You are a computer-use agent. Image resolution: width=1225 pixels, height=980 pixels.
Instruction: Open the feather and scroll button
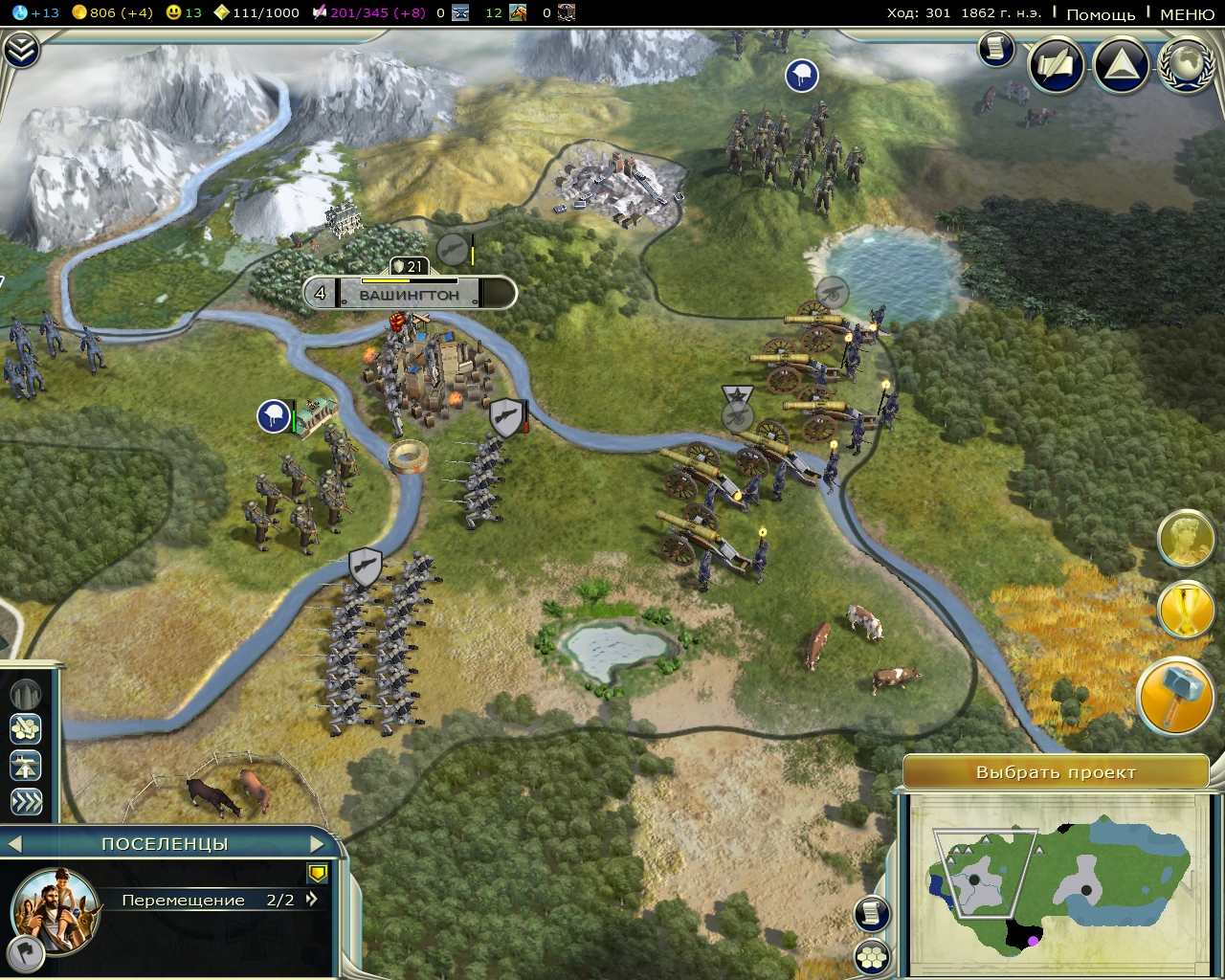tap(1056, 65)
